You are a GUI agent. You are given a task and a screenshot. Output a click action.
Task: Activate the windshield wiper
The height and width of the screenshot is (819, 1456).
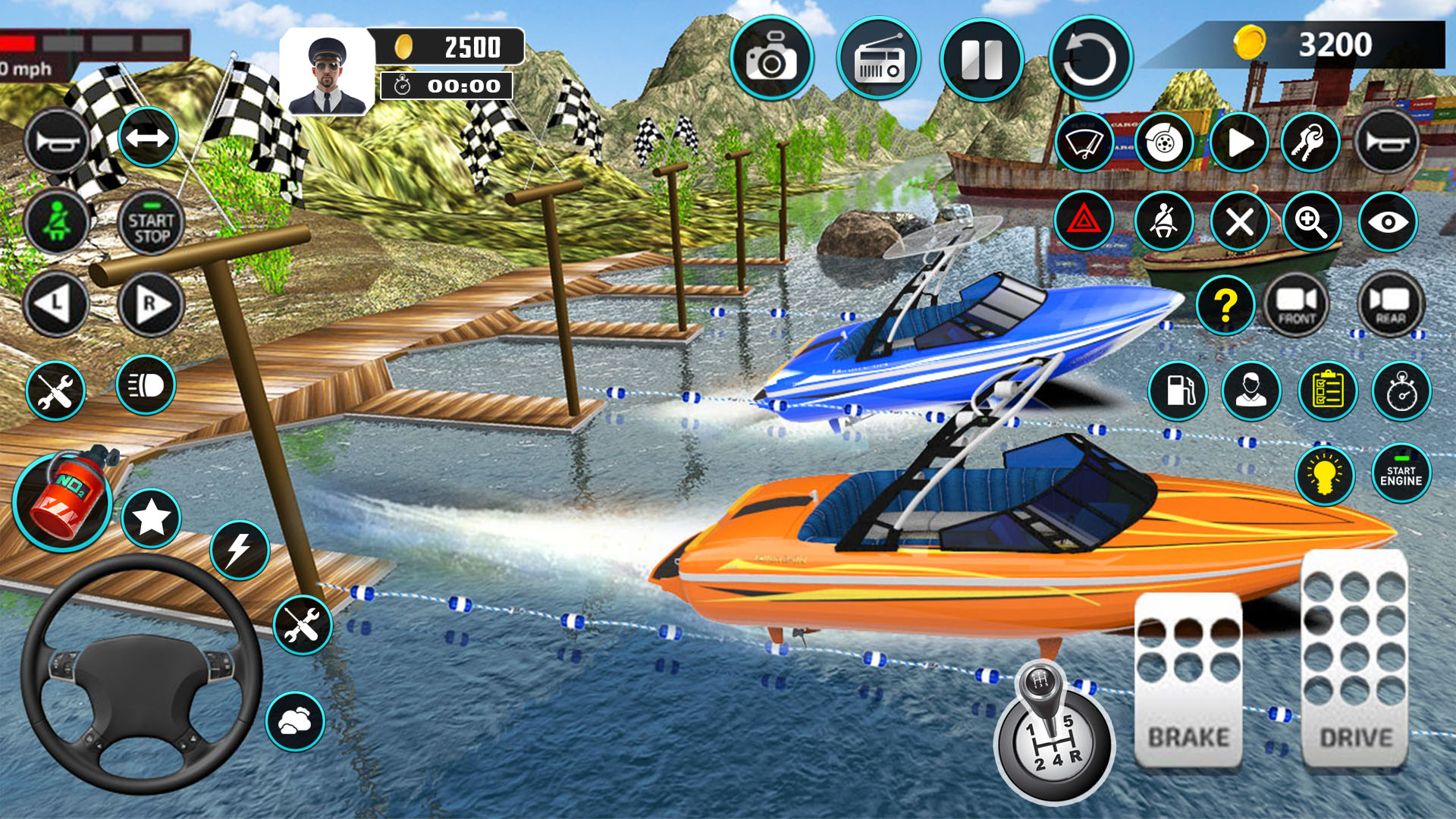(x=1086, y=143)
